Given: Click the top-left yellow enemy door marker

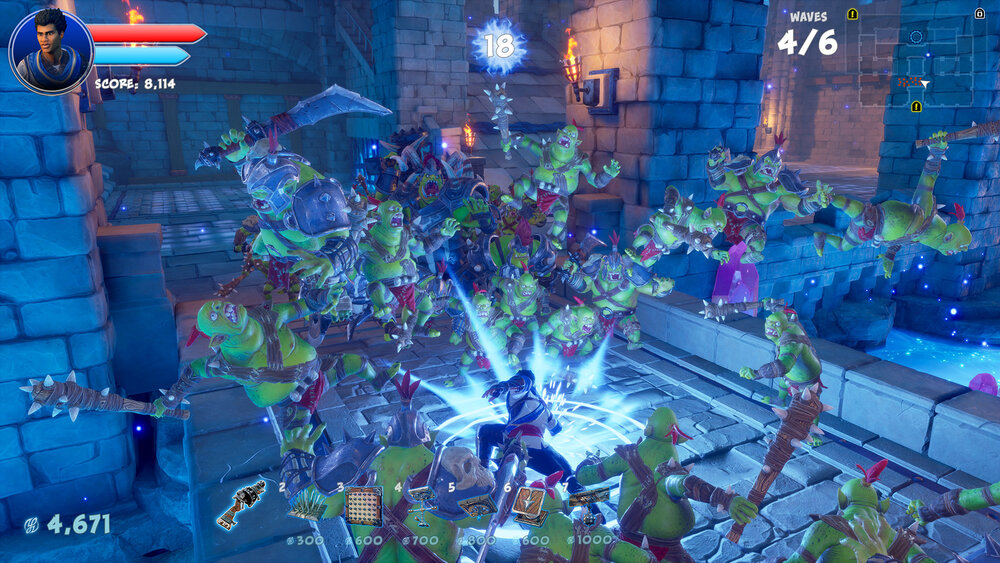Looking at the screenshot, I should coord(852,14).
